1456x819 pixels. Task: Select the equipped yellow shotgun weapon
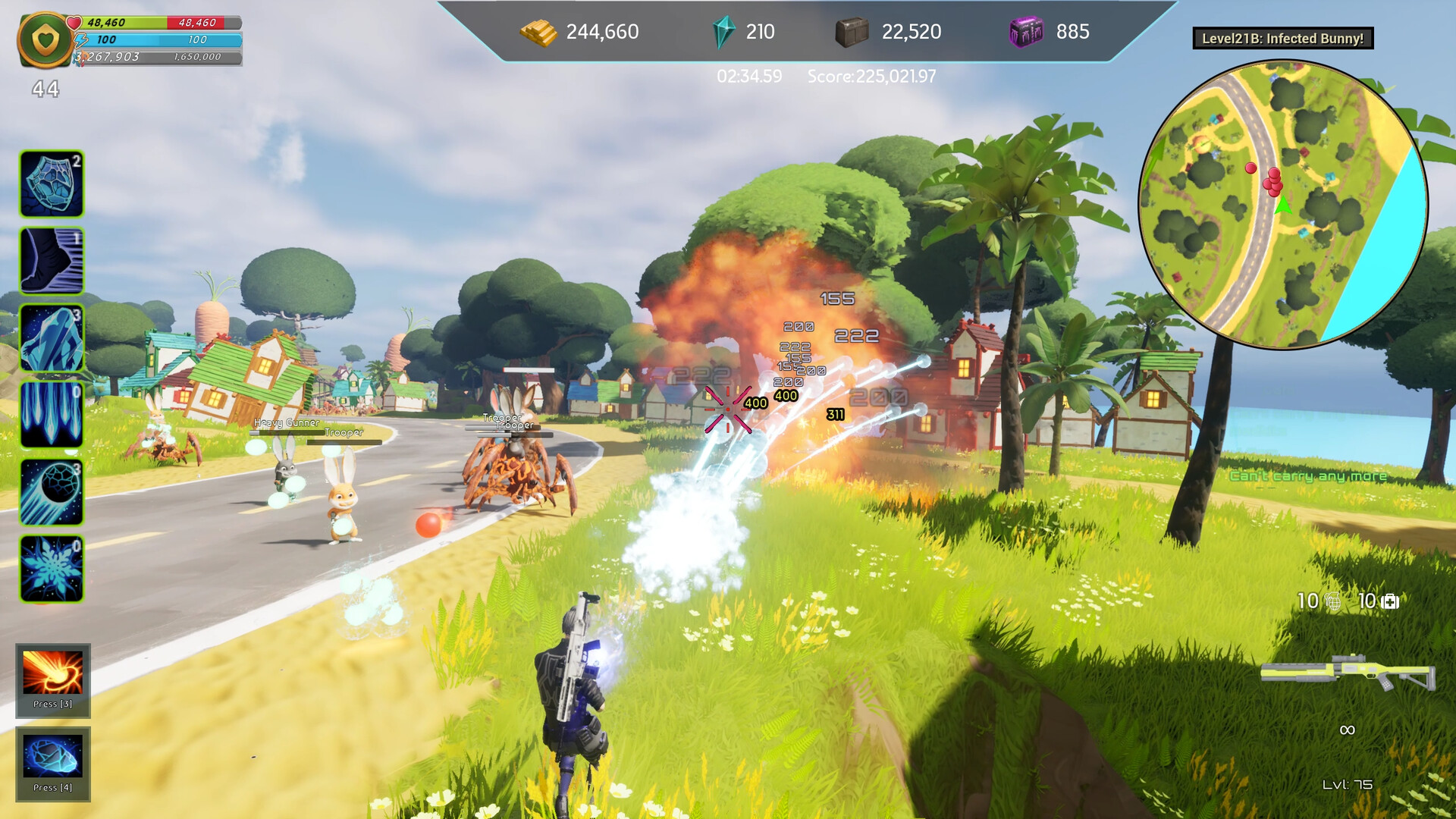tap(1348, 672)
